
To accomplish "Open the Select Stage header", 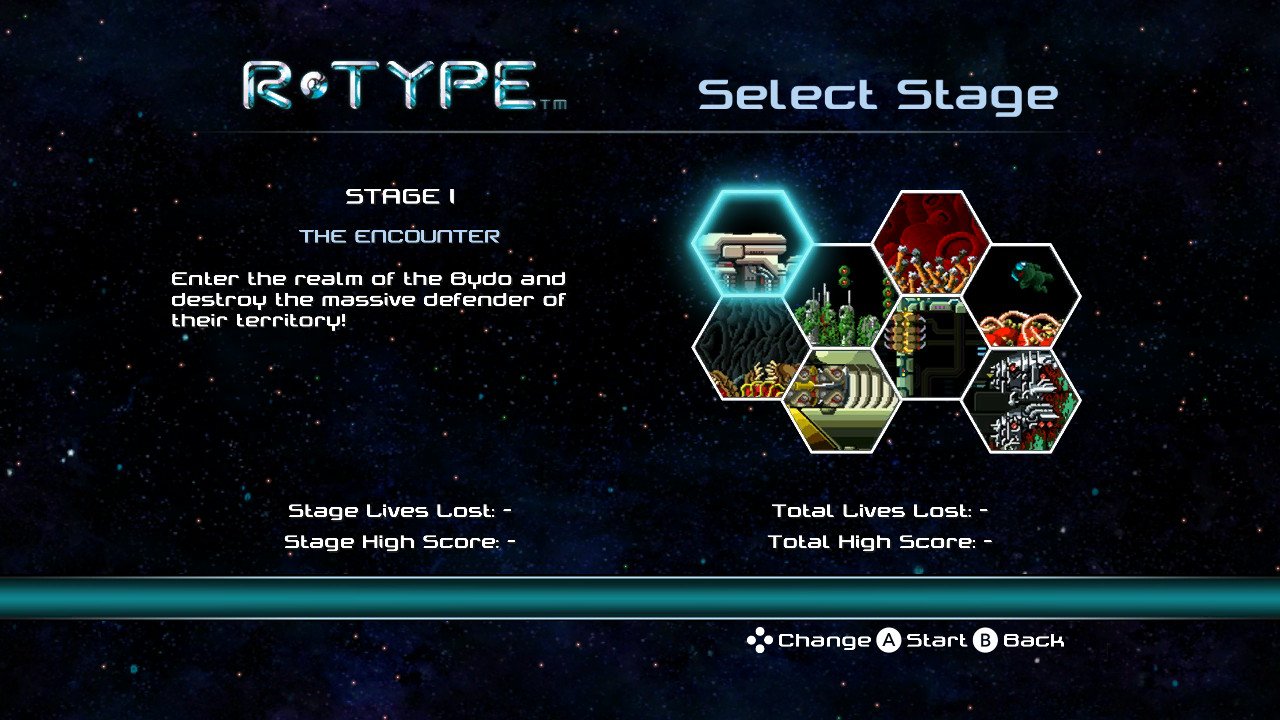I will pos(879,94).
